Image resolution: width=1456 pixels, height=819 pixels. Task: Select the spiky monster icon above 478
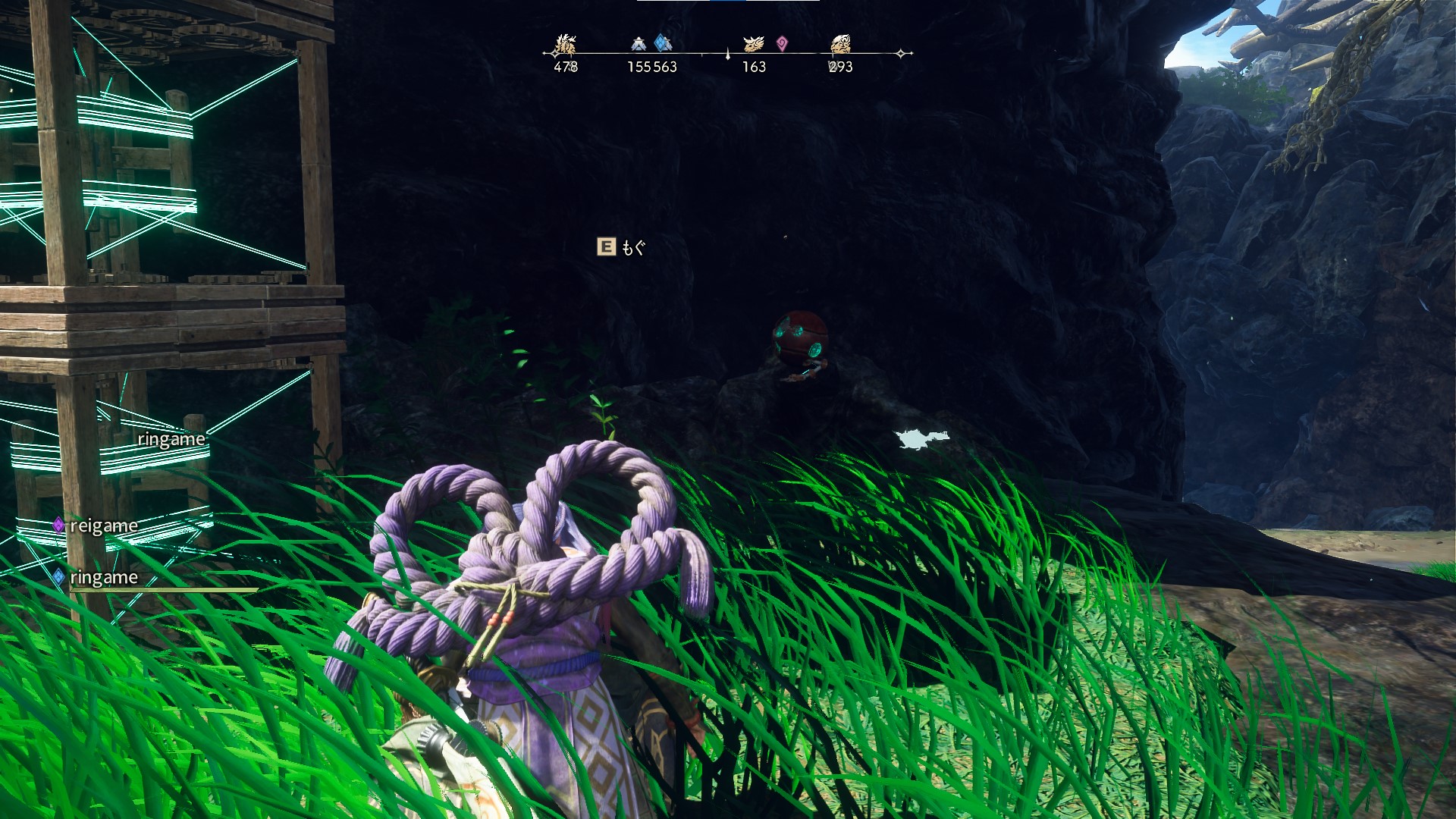565,44
